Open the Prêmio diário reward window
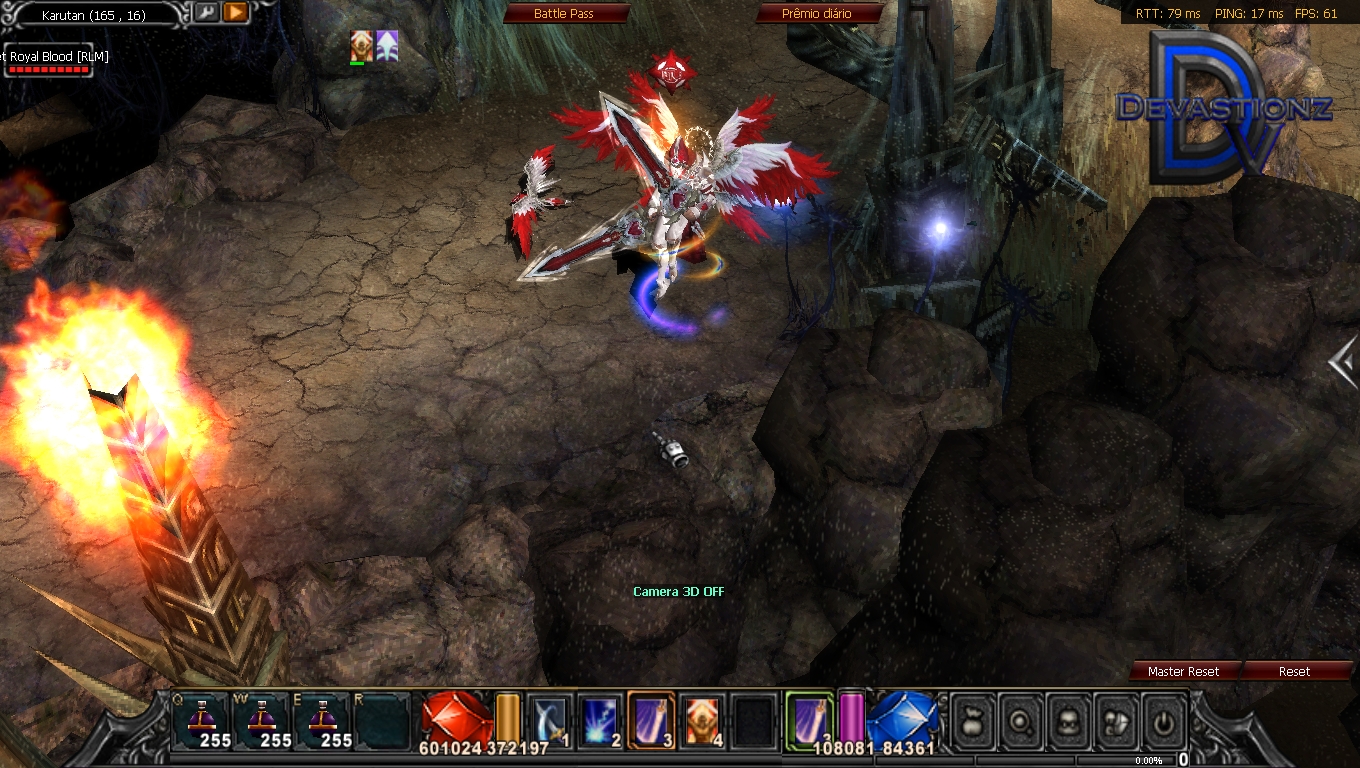This screenshot has height=768, width=1360. coord(818,13)
